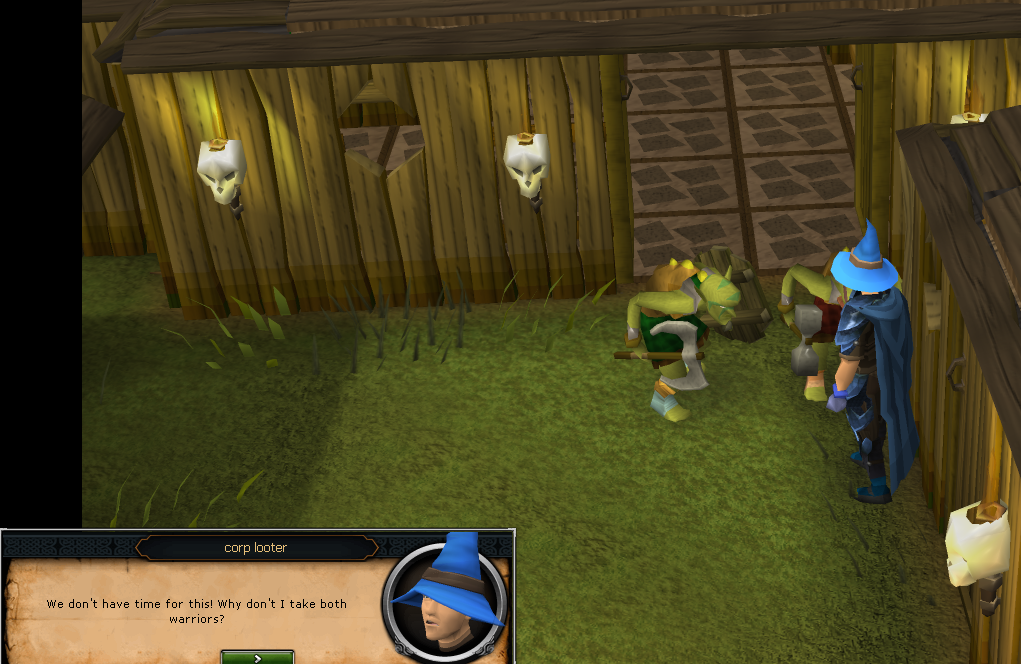Continue the dialogue with the green arrow button
The image size is (1021, 664).
click(x=257, y=657)
